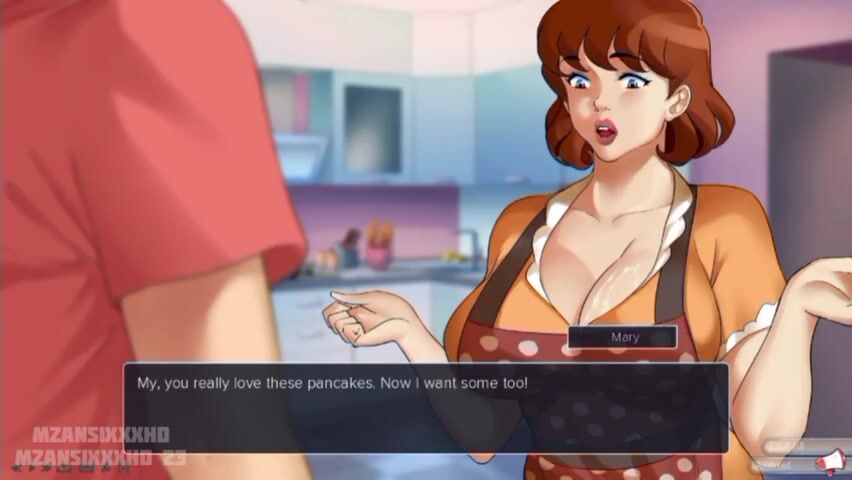Click the megaphone icon
852x480 pixels.
coord(830,461)
